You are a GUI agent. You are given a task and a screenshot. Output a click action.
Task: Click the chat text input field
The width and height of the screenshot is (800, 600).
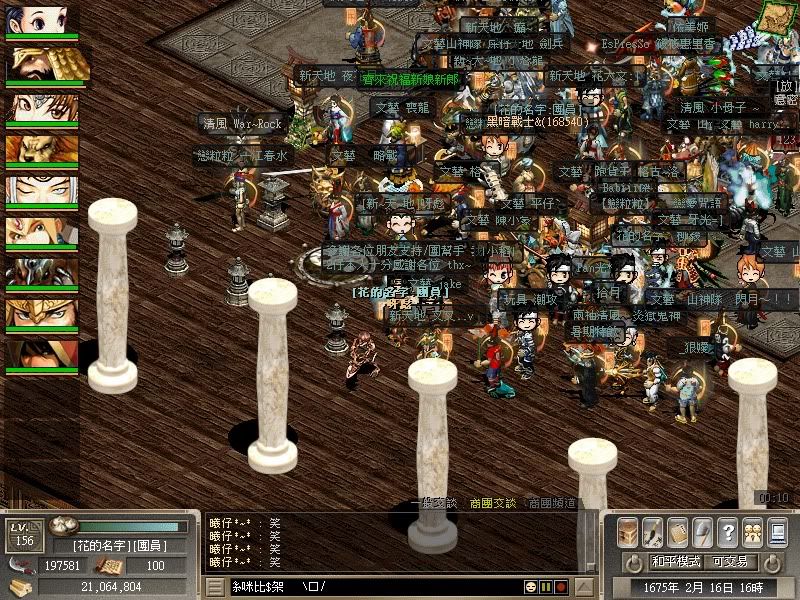pyautogui.click(x=400, y=586)
